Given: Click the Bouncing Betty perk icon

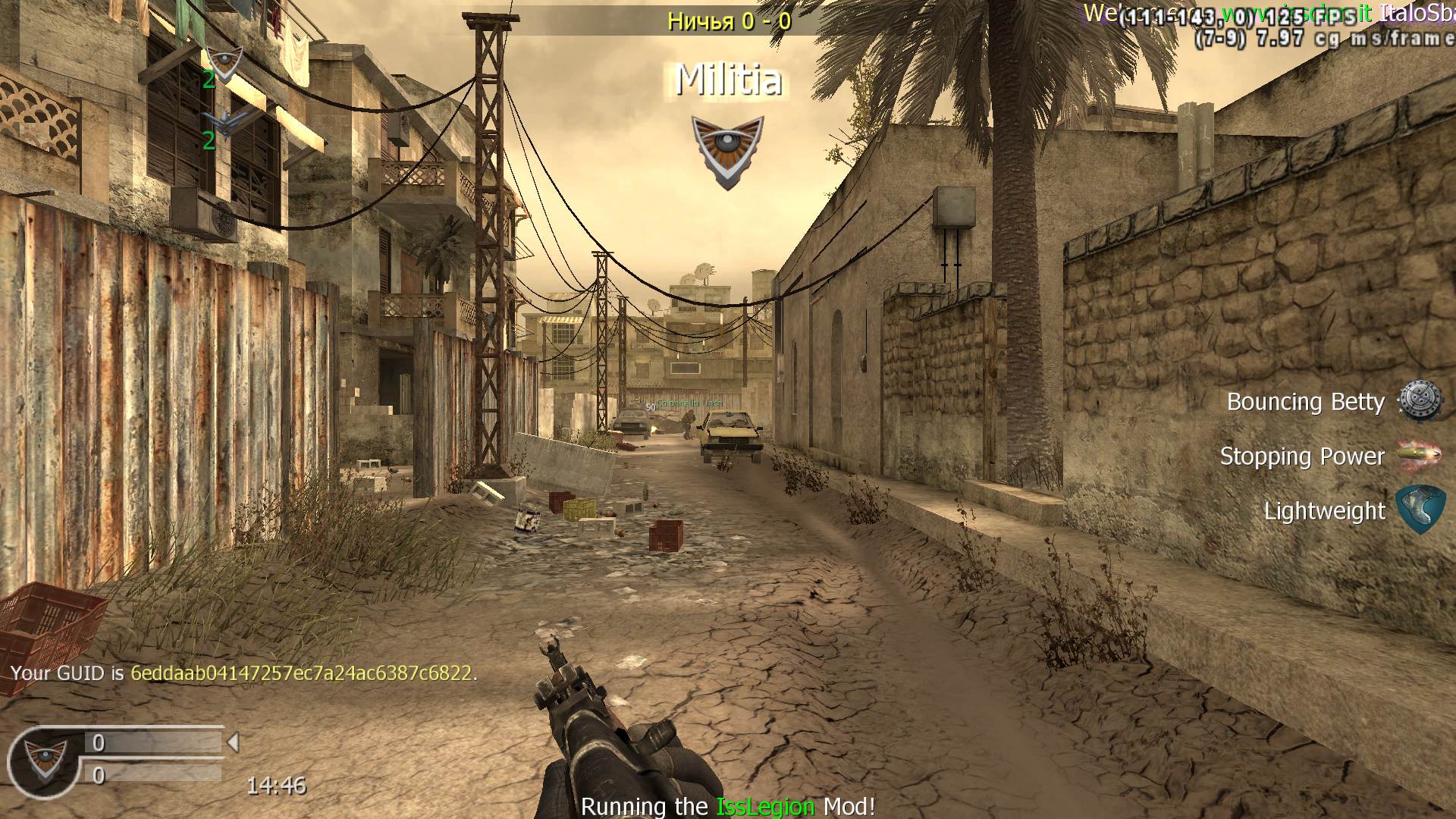Looking at the screenshot, I should (x=1419, y=401).
